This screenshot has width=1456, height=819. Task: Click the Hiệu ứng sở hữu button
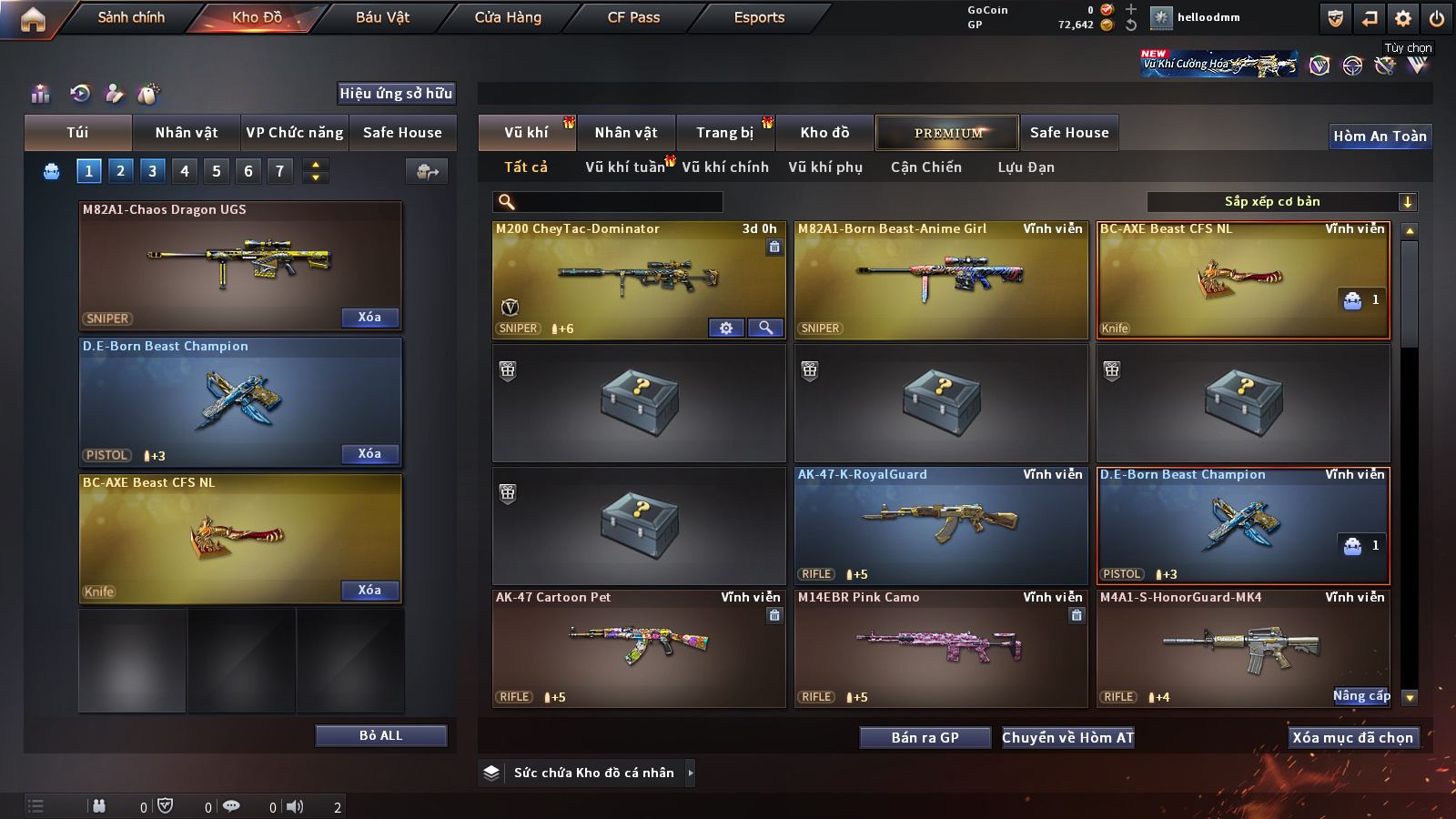point(396,93)
